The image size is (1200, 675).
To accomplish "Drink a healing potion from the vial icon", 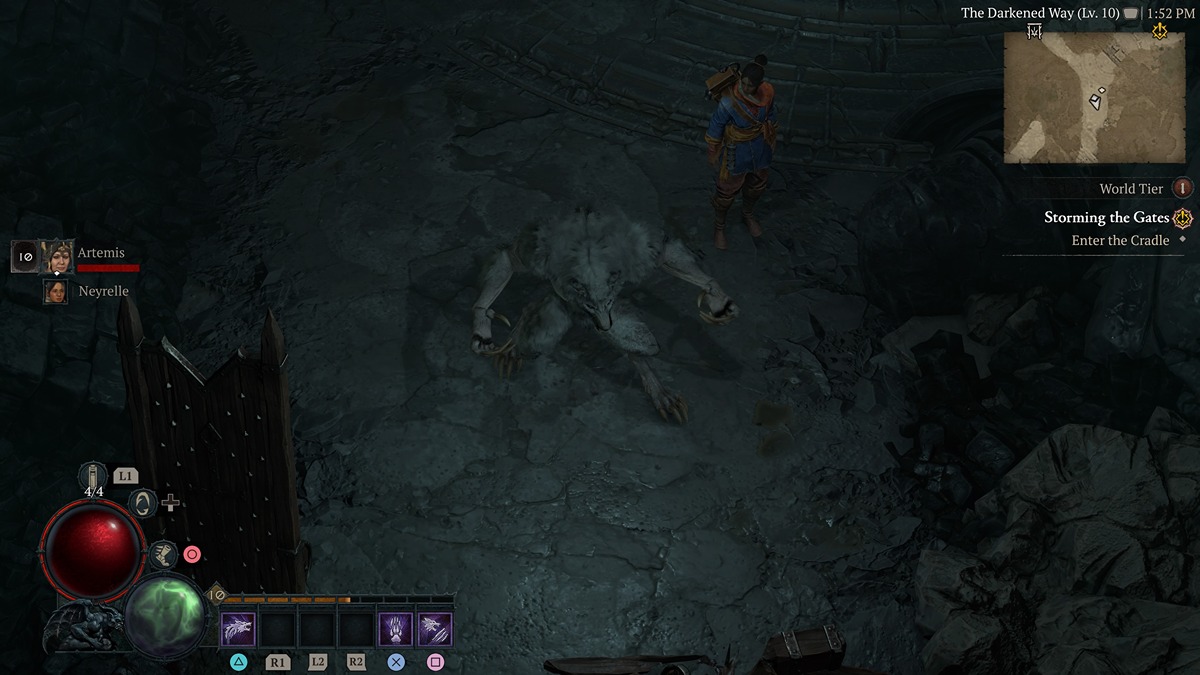I will click(96, 477).
